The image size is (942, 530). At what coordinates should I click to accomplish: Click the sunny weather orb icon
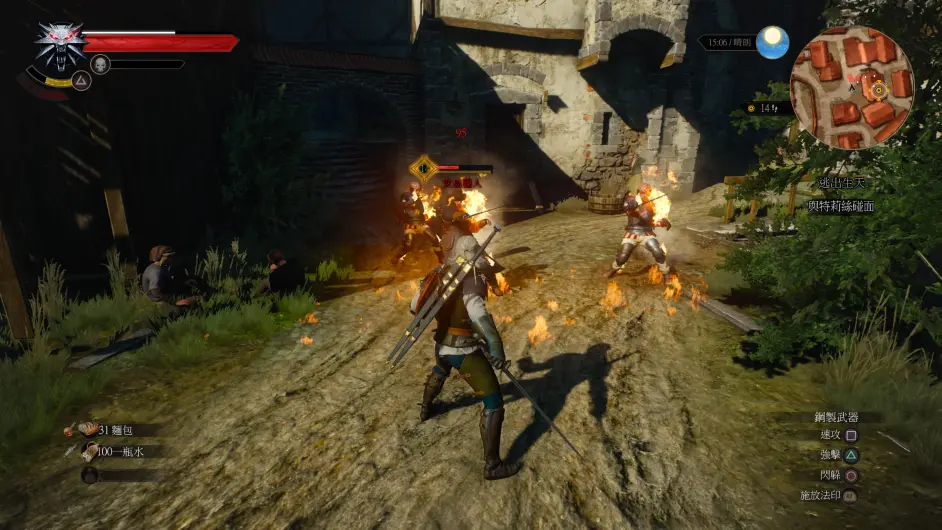[x=772, y=42]
